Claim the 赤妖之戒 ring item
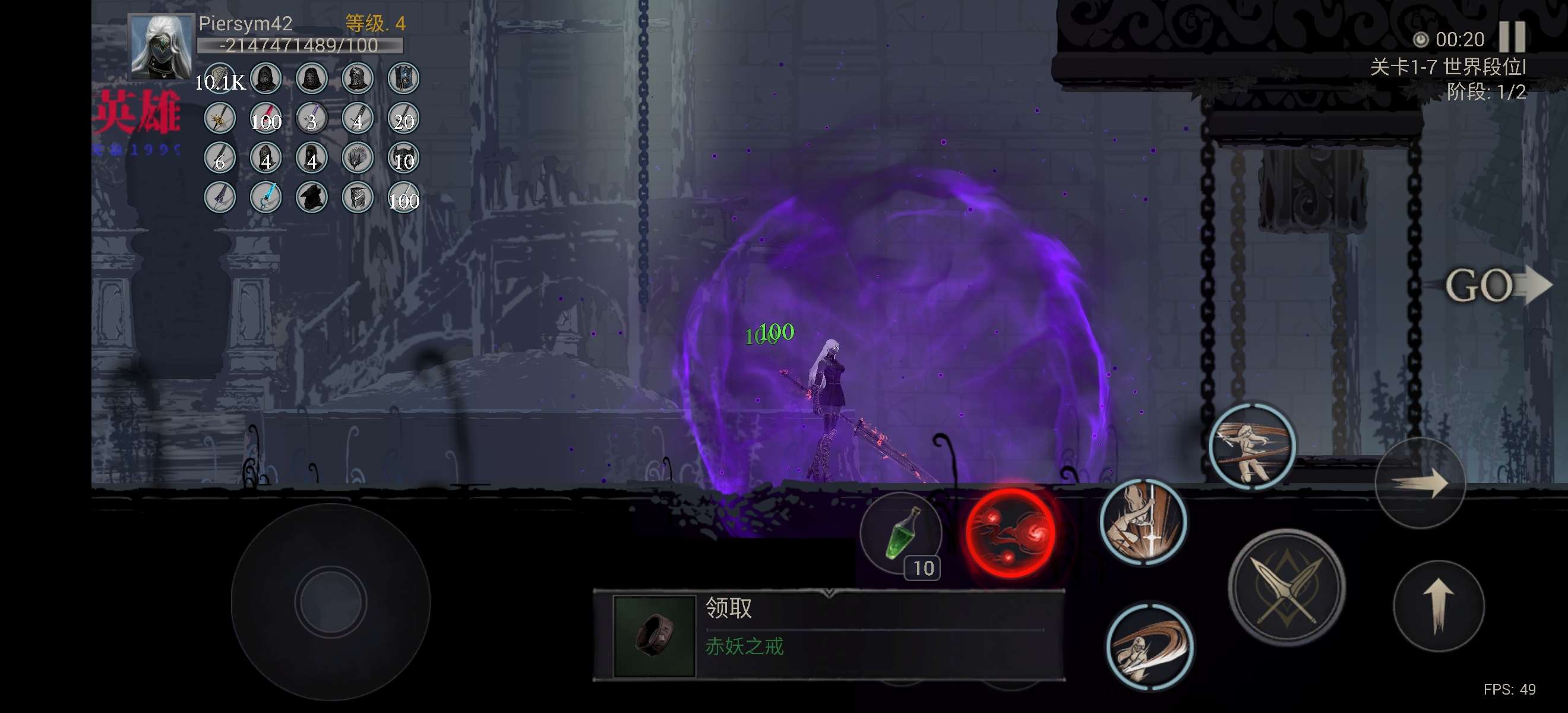Image resolution: width=1568 pixels, height=713 pixels. point(828,635)
